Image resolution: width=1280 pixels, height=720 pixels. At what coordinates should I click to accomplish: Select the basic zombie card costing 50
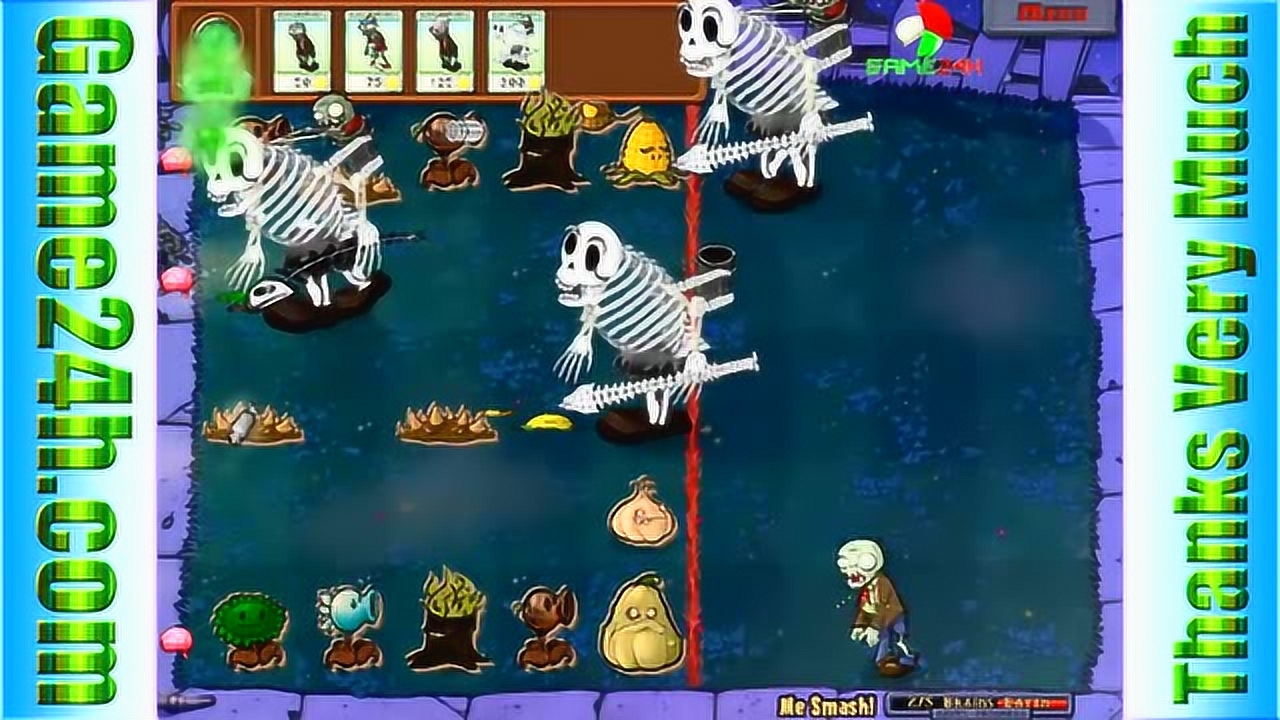pyautogui.click(x=302, y=52)
